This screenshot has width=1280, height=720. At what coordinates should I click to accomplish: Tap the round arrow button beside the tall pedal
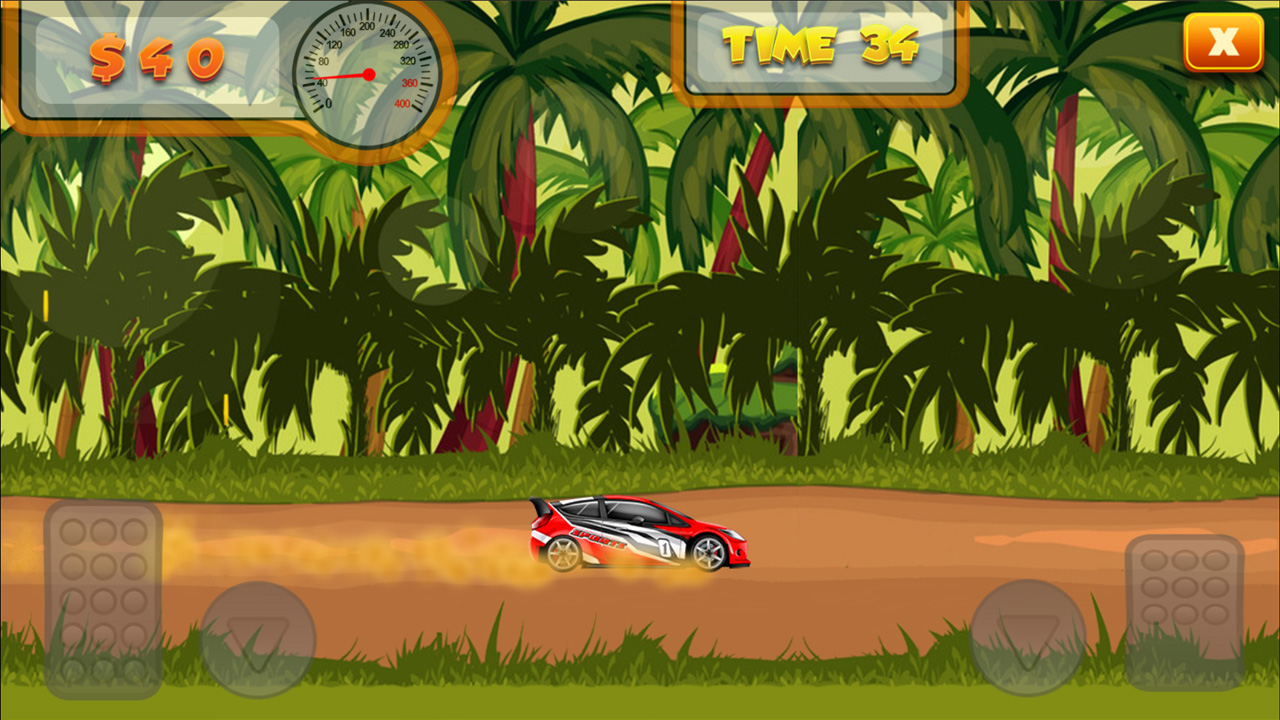pyautogui.click(x=258, y=640)
